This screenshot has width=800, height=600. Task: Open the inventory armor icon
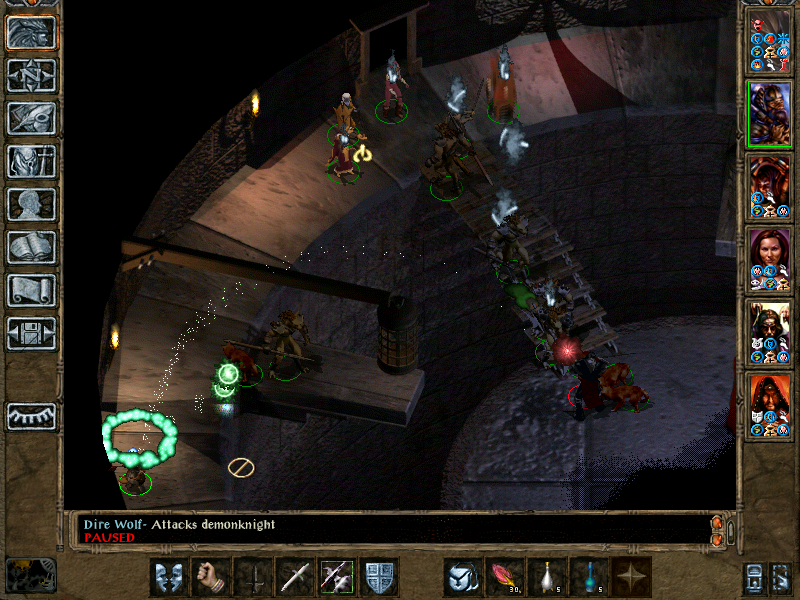(32, 161)
